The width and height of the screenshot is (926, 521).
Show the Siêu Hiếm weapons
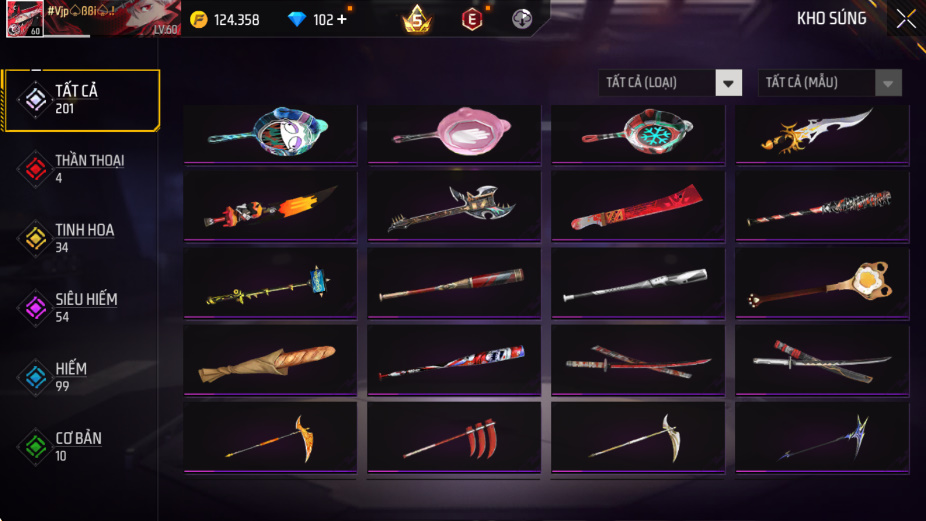[80, 308]
